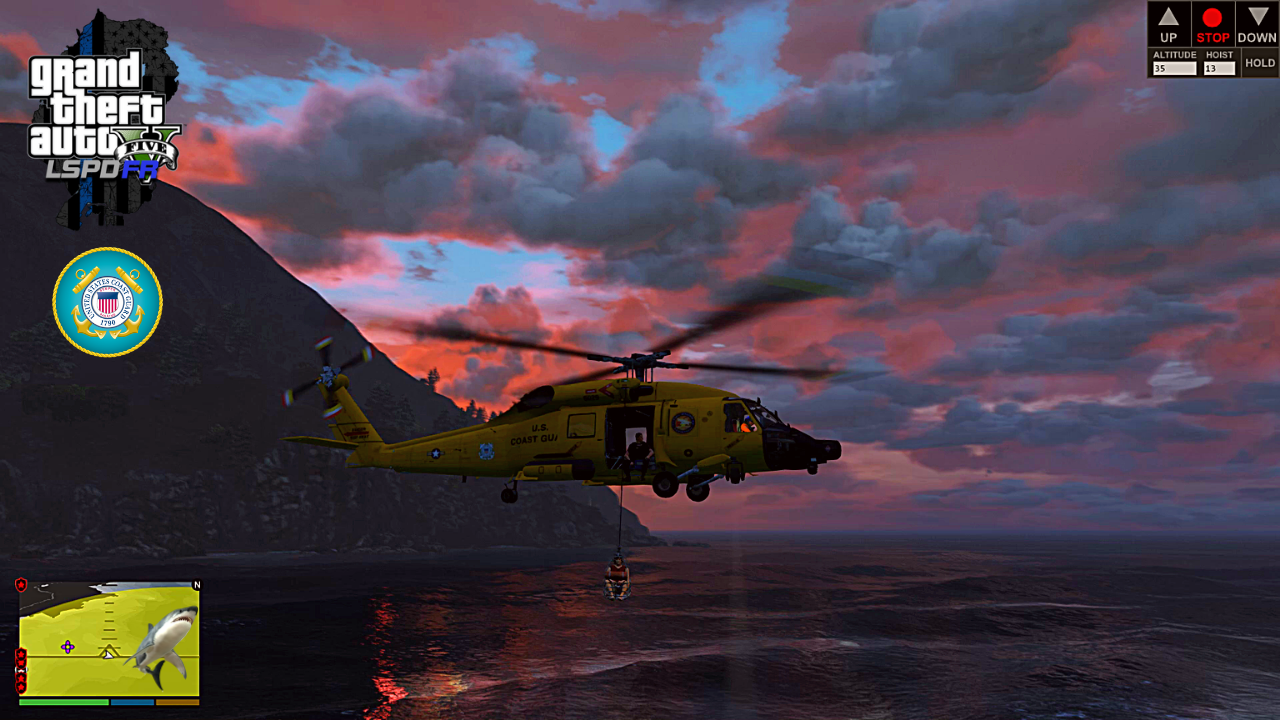Hit the red STOP hoist button
Image resolution: width=1280 pixels, height=720 pixels.
point(1213,24)
